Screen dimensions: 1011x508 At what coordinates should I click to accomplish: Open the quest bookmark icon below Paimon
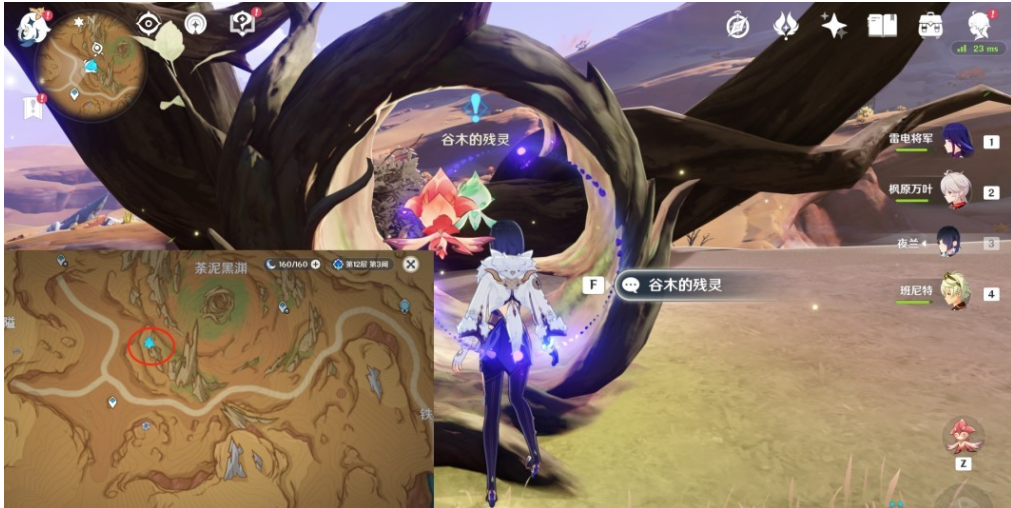click(31, 108)
